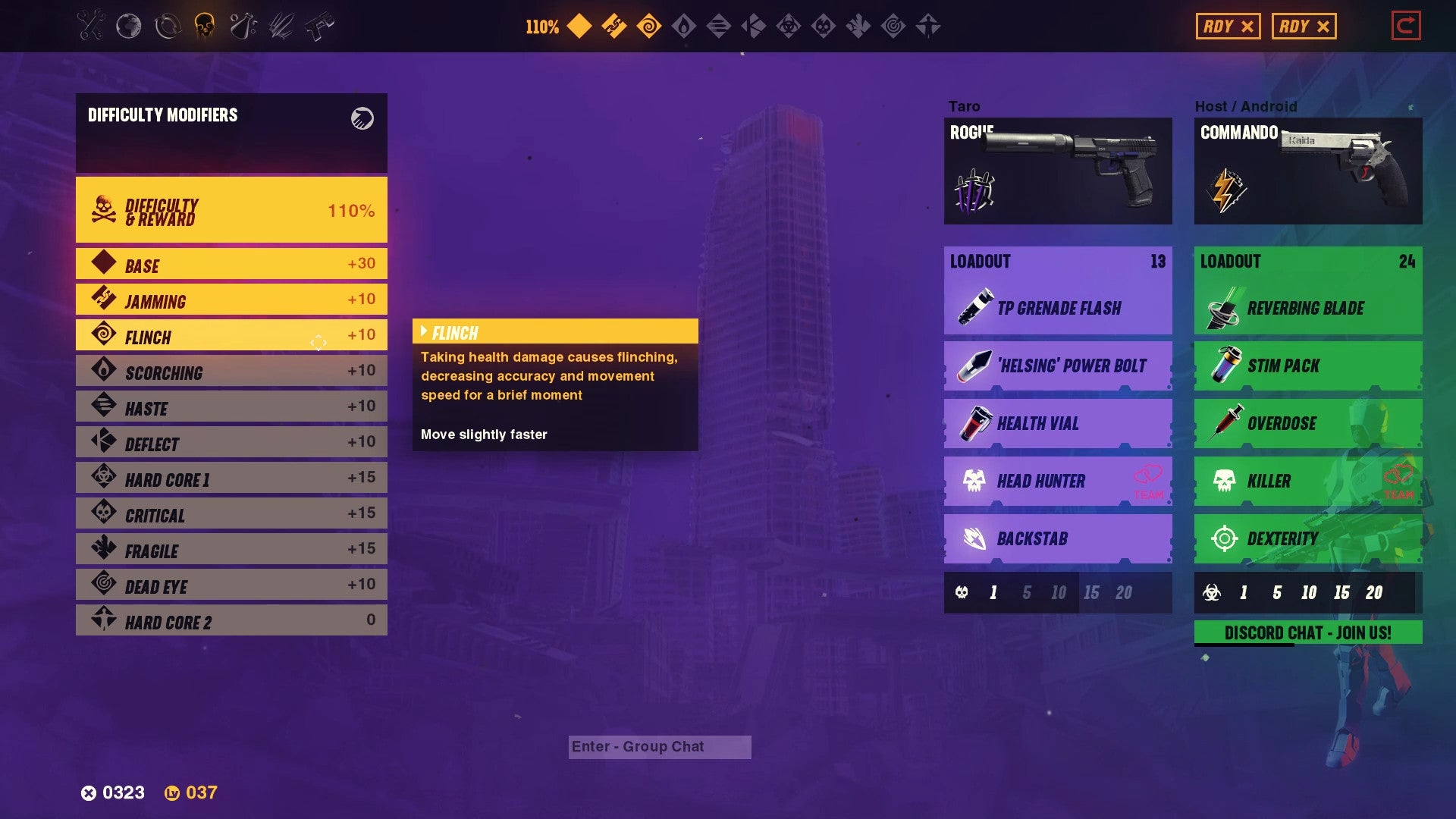Open the globe world icon in top bar
Image resolution: width=1456 pixels, height=819 pixels.
[129, 27]
